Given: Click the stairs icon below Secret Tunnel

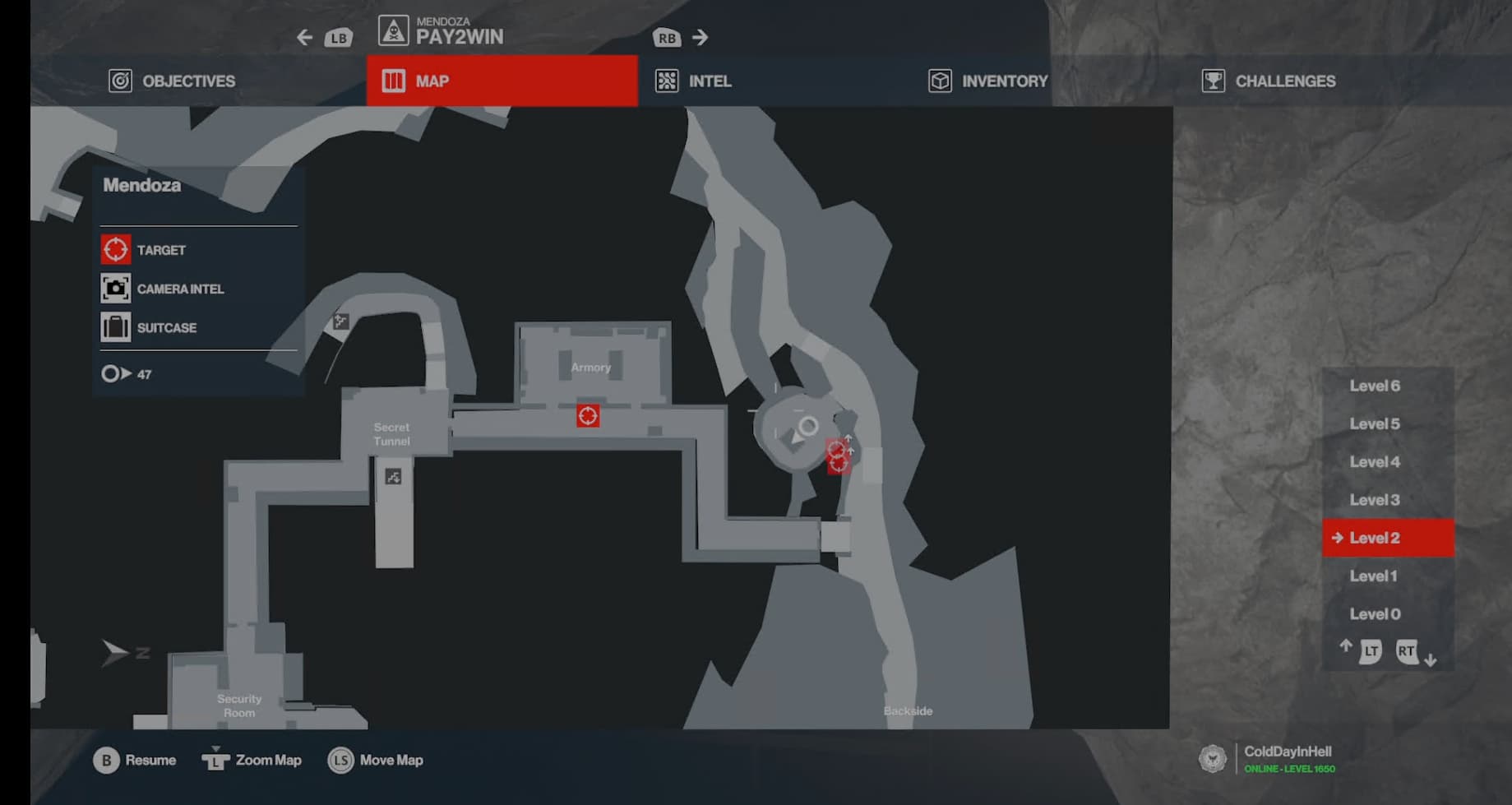Looking at the screenshot, I should (394, 477).
